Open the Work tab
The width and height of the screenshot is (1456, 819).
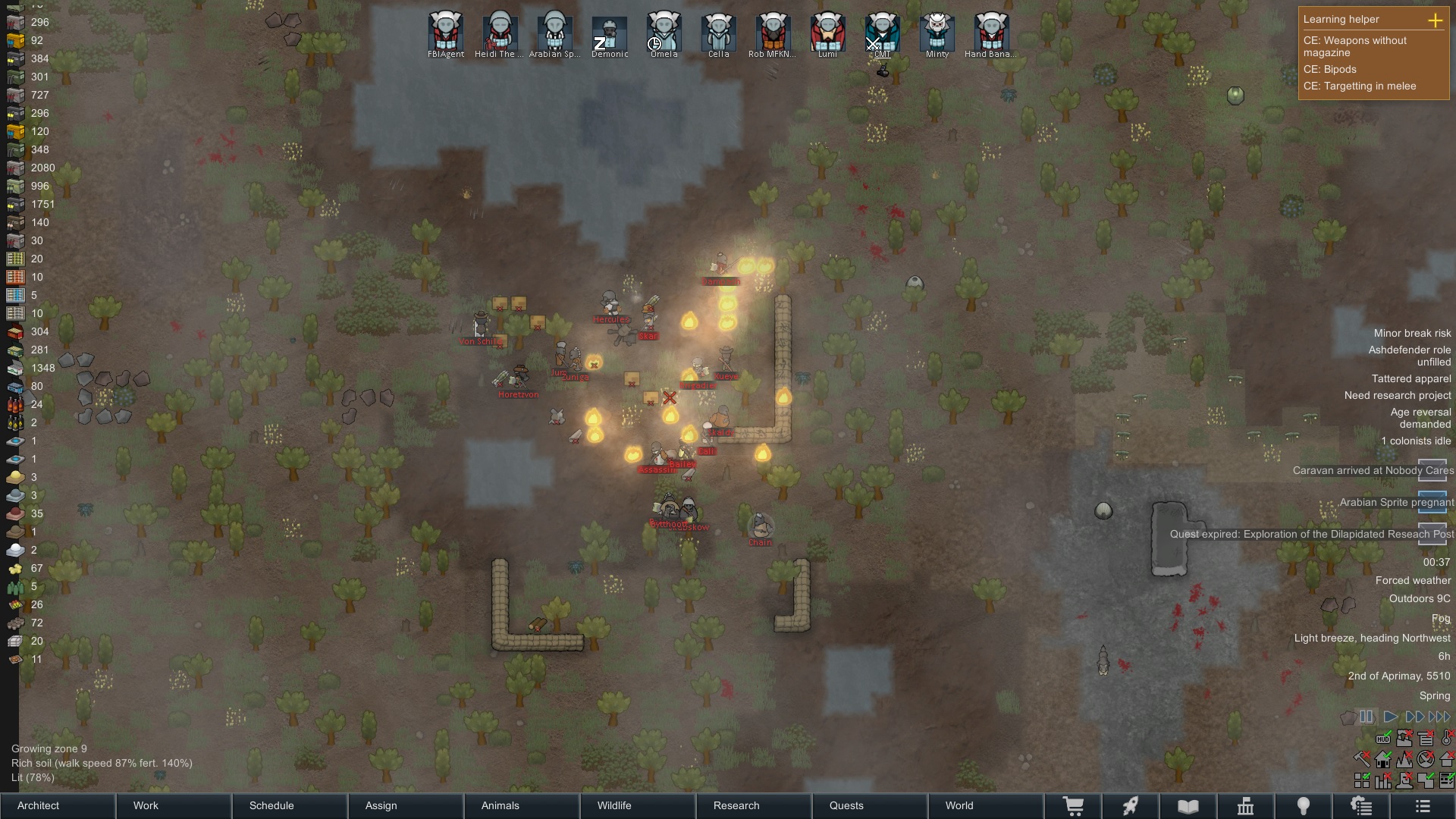pos(174,805)
